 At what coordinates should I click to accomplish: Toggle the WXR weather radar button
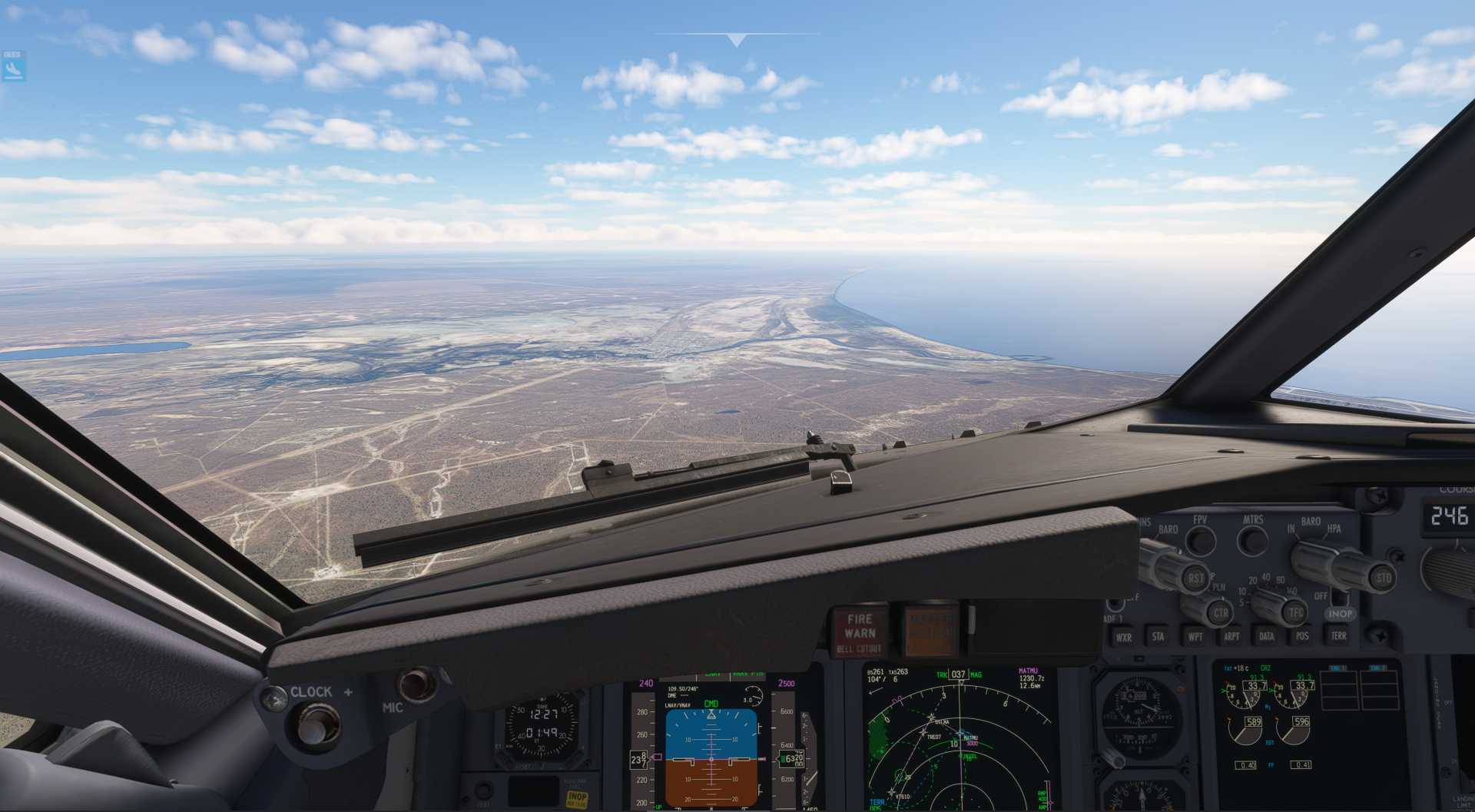[x=1123, y=637]
